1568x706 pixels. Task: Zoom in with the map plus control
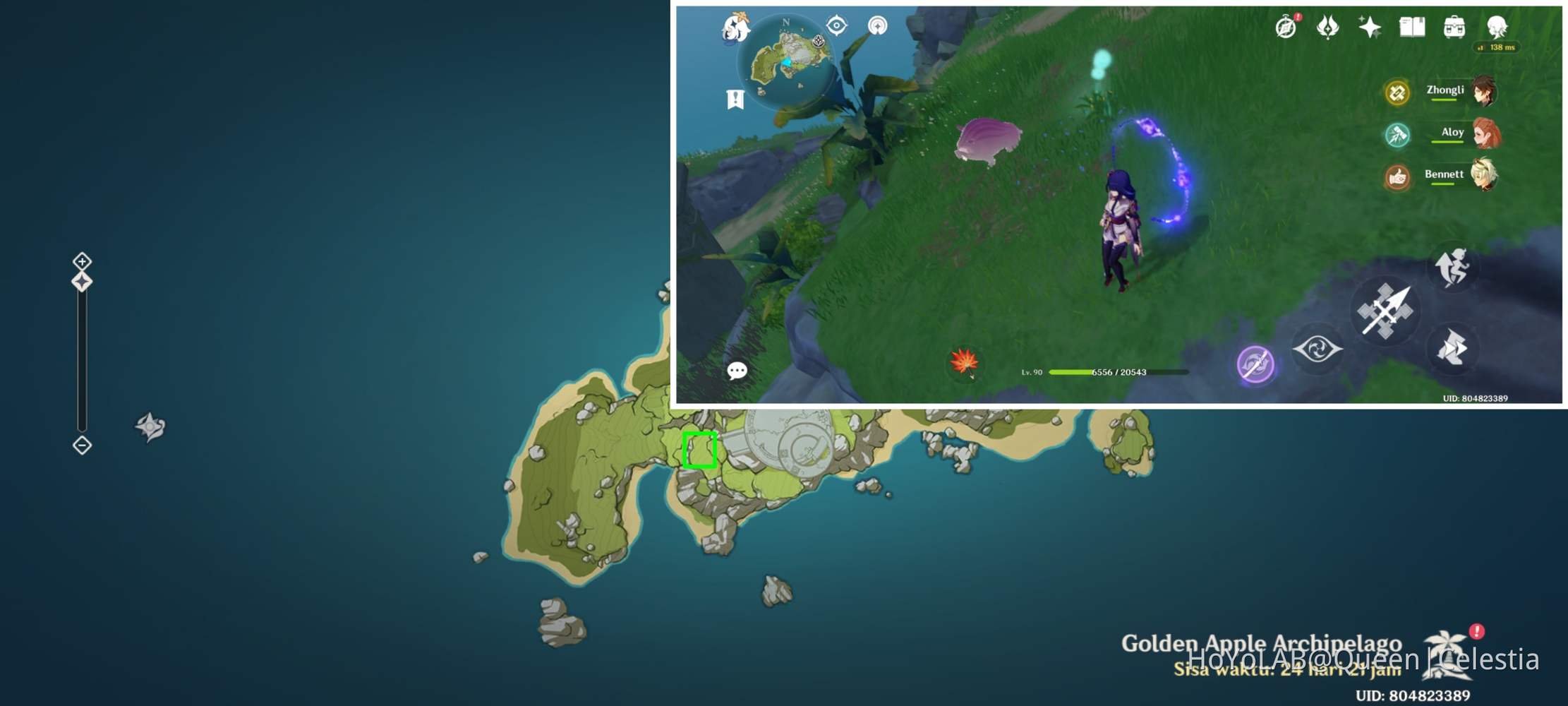click(81, 261)
